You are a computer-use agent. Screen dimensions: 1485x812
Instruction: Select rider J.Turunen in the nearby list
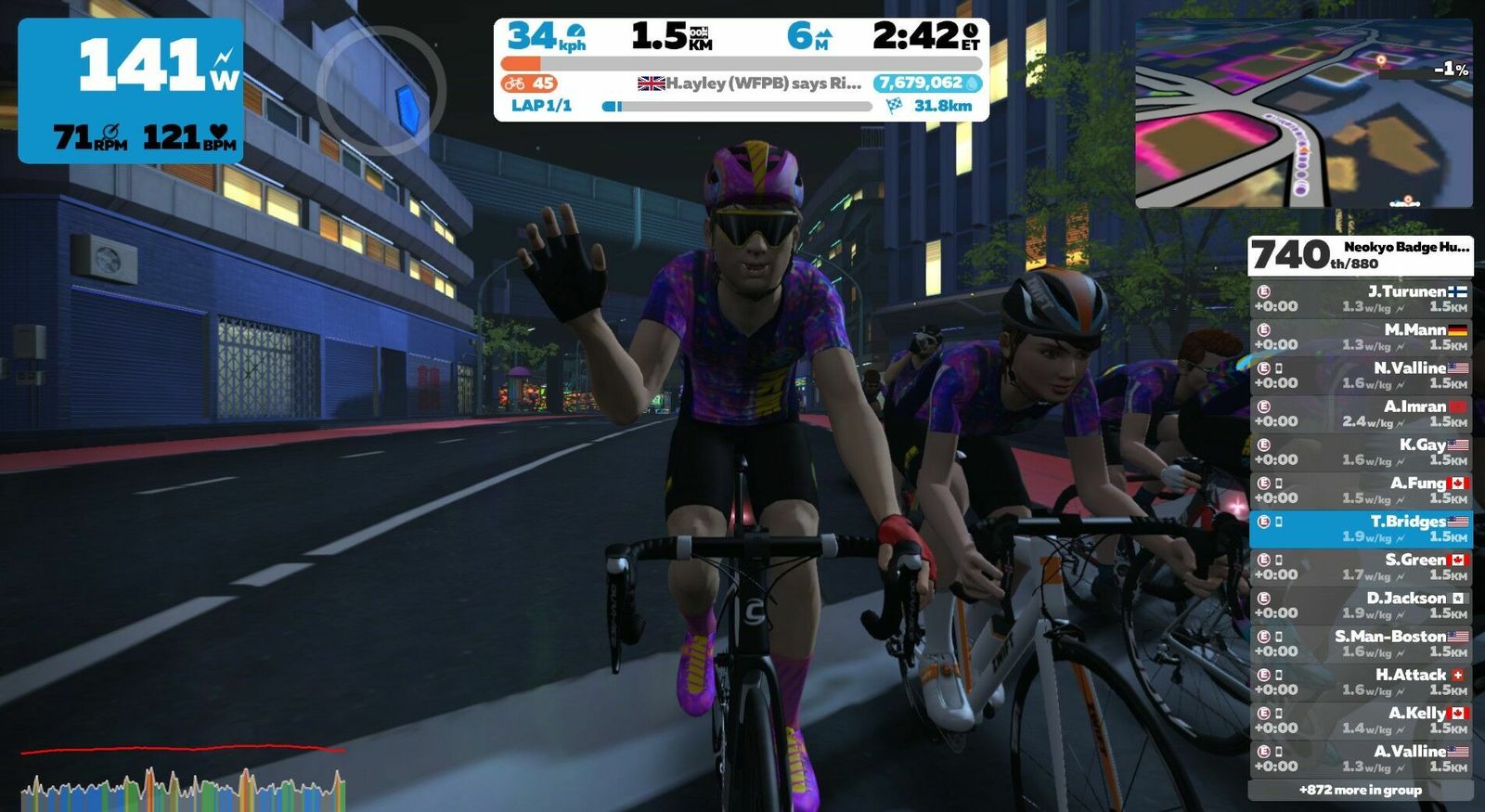(x=1360, y=299)
